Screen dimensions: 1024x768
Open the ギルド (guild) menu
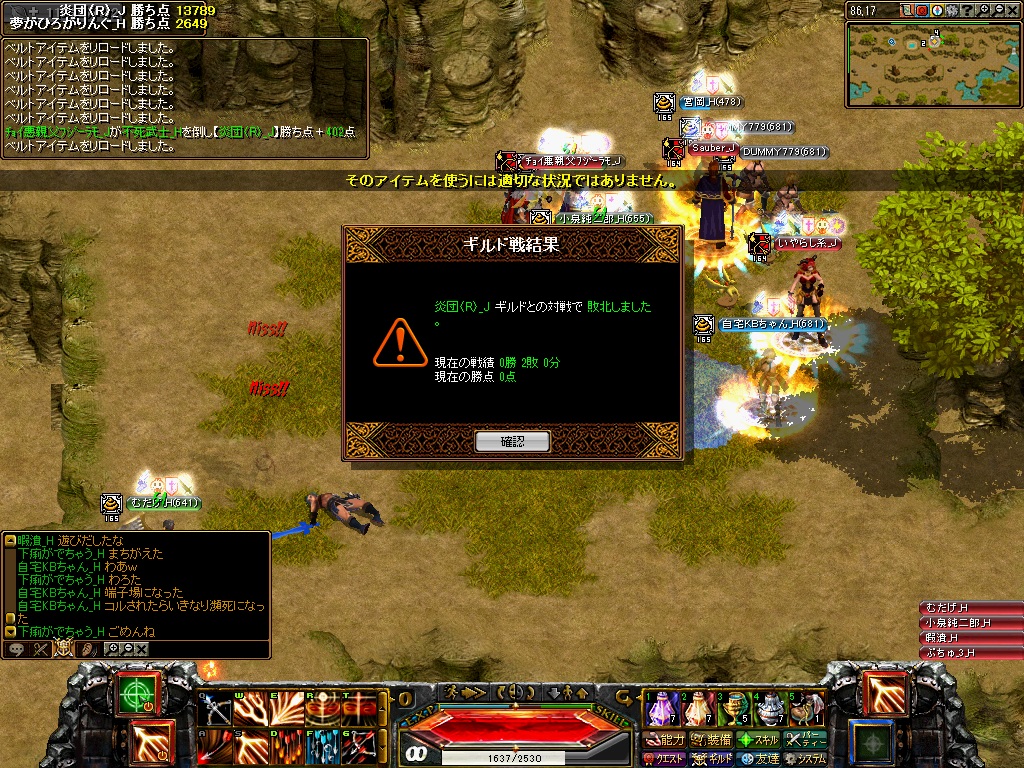coord(710,759)
